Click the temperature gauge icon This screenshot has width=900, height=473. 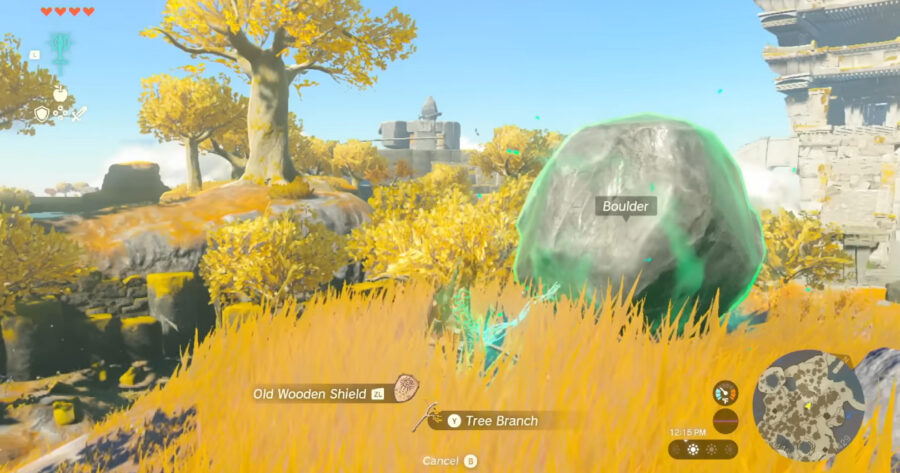click(725, 392)
